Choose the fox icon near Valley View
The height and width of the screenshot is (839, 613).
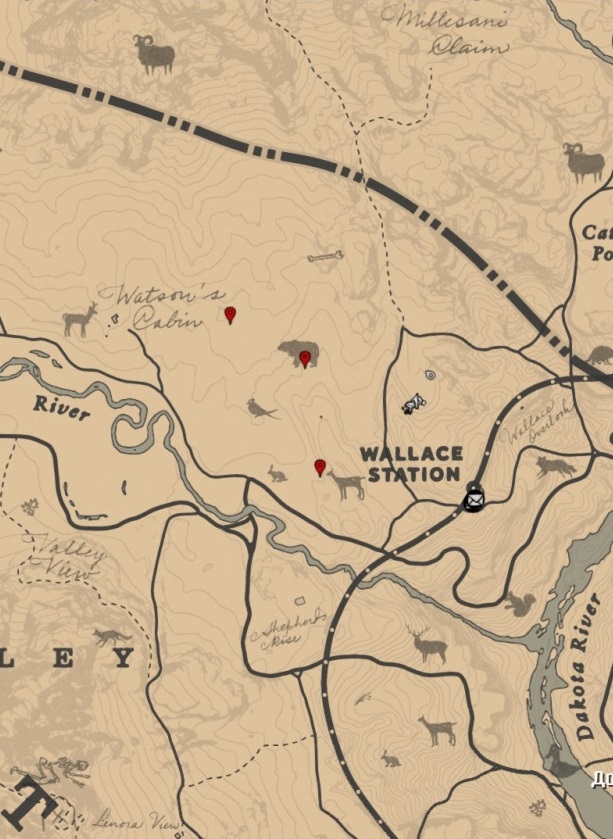point(111,637)
